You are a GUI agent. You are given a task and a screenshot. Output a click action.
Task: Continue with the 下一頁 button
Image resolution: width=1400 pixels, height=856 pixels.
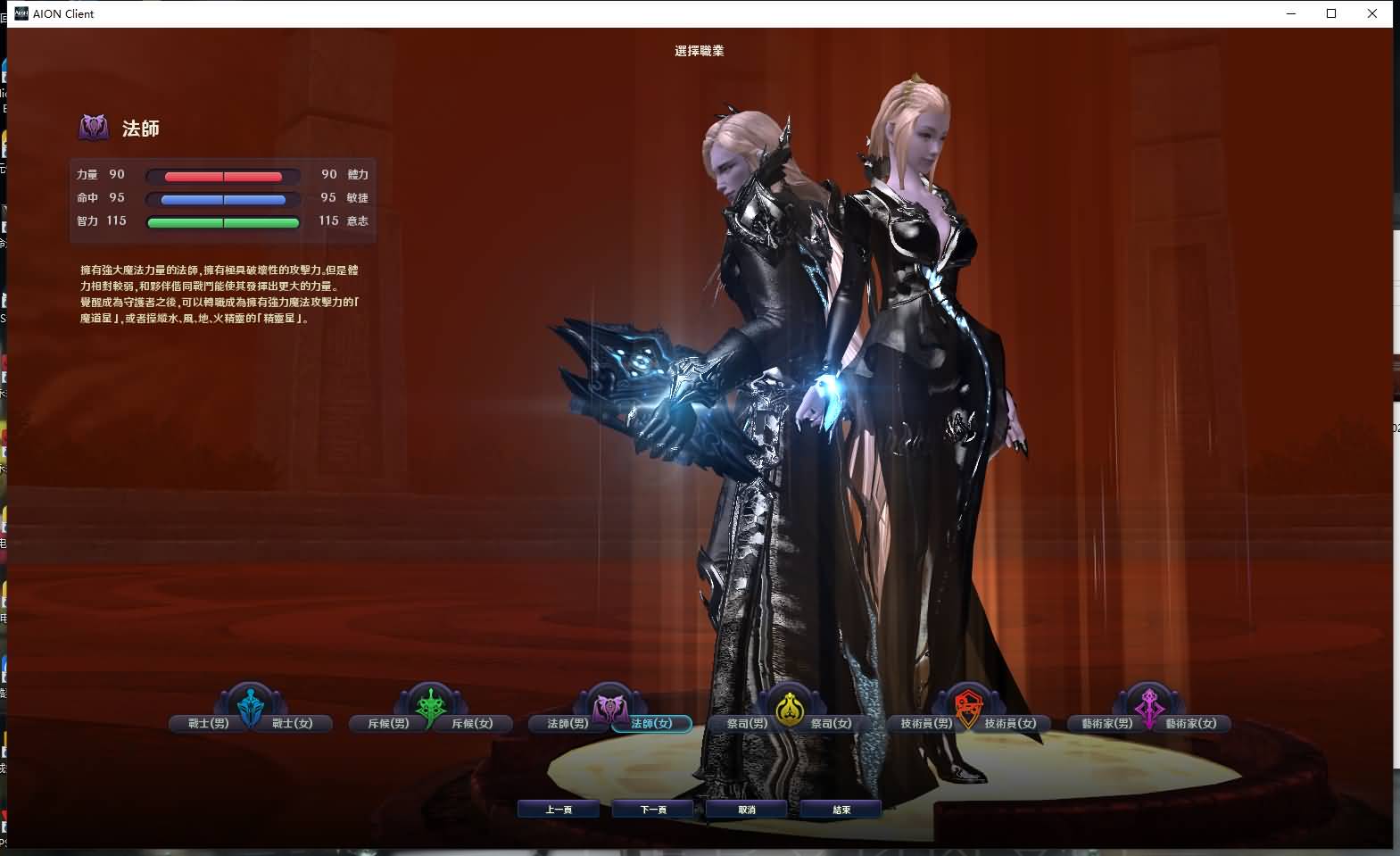click(x=653, y=810)
